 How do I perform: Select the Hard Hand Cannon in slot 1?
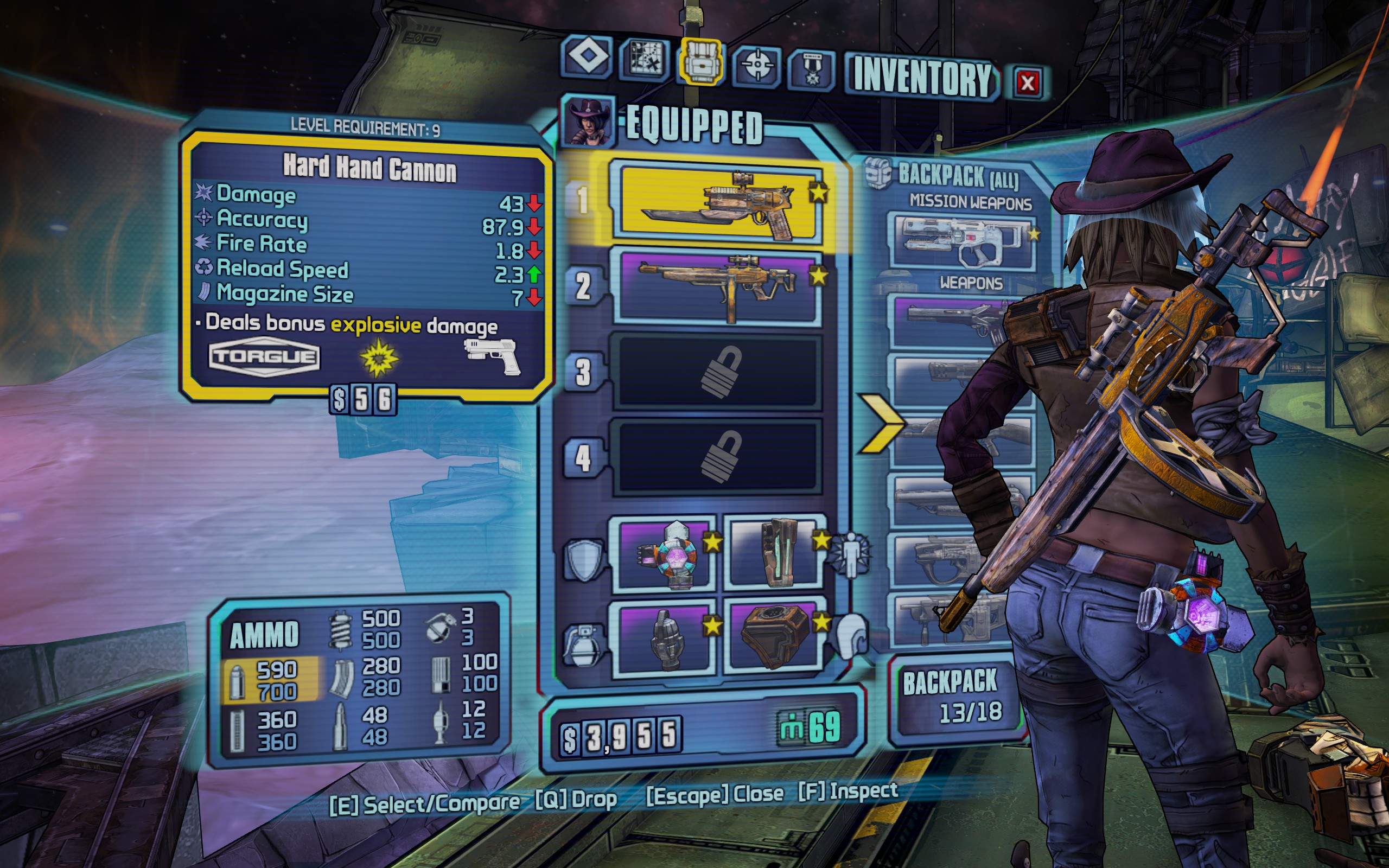(718, 204)
